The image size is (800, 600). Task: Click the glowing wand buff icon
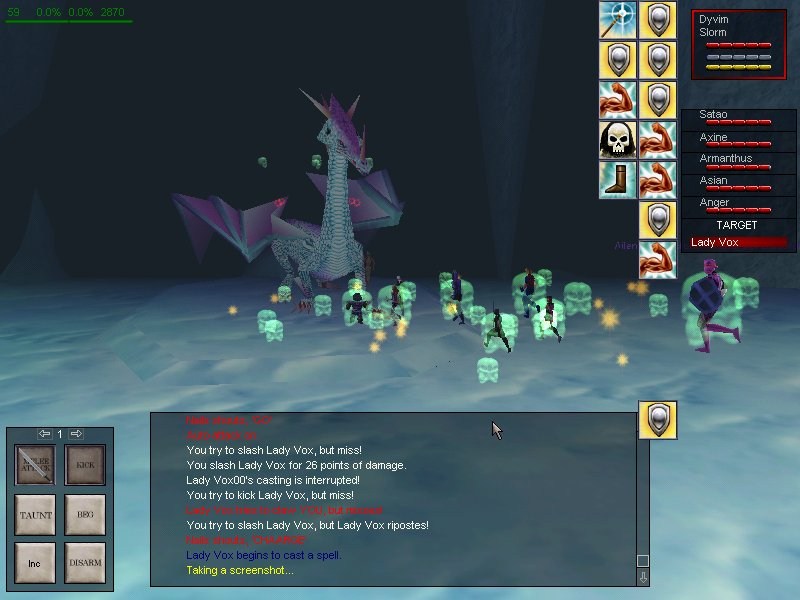pos(618,20)
